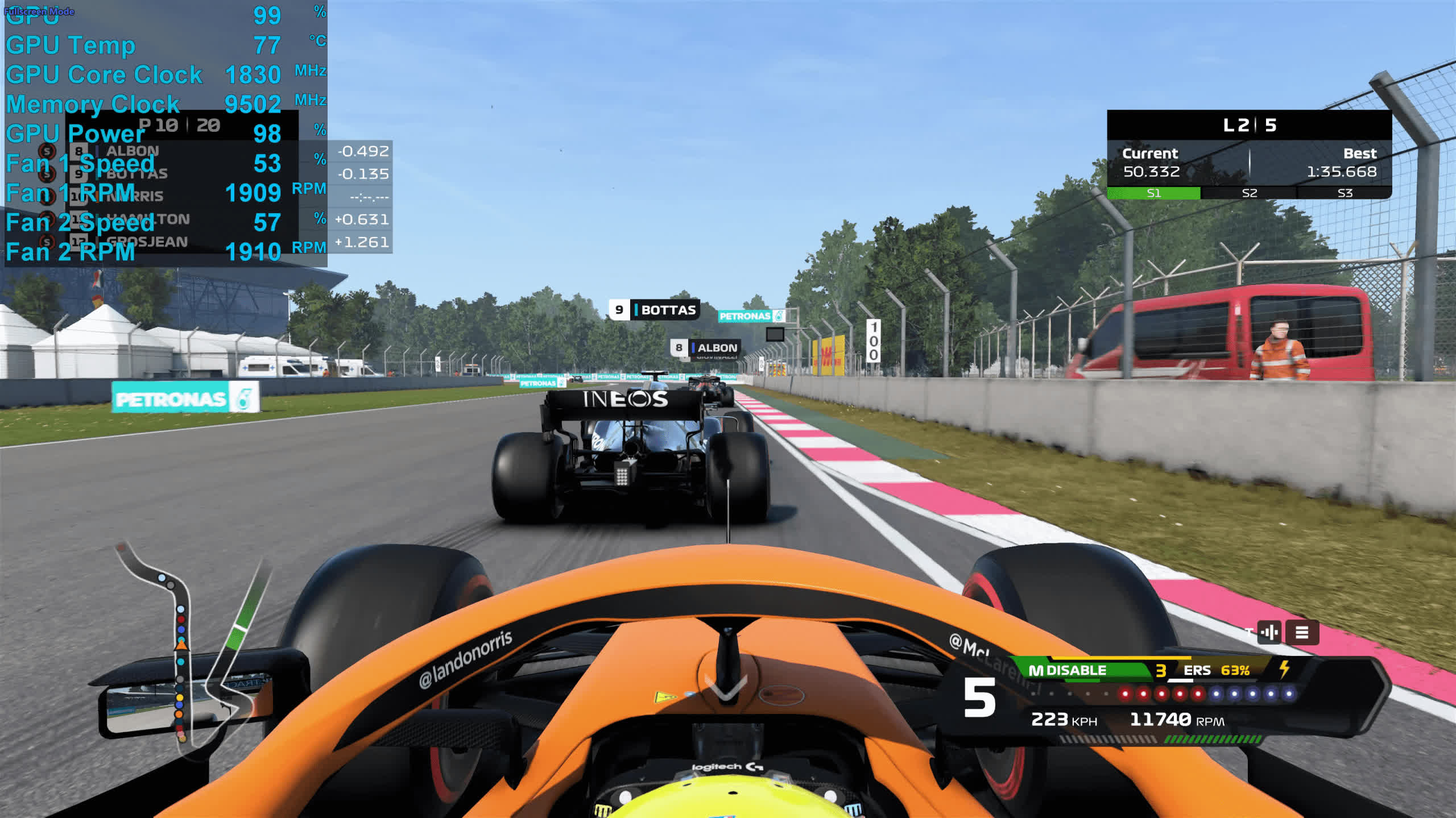1456x818 pixels.
Task: Choose the S1 sector segment
Action: 1153,193
